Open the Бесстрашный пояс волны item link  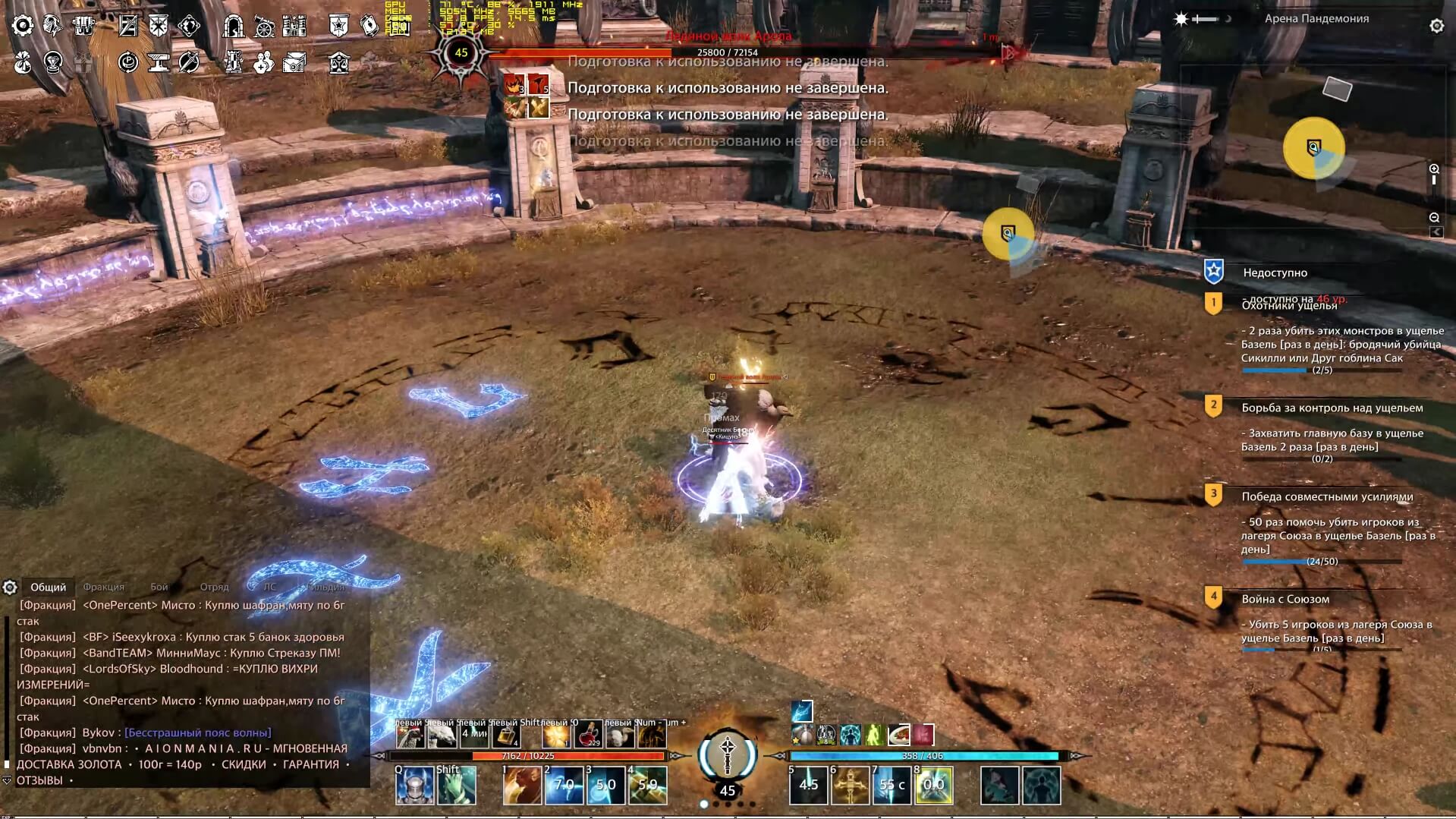pyautogui.click(x=197, y=733)
